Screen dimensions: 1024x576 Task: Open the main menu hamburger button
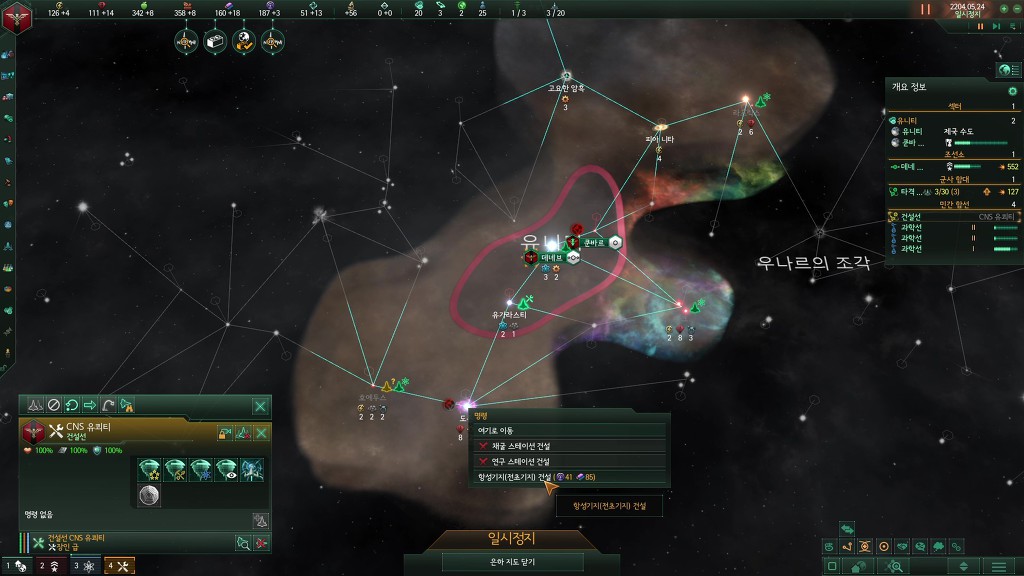coord(997,567)
